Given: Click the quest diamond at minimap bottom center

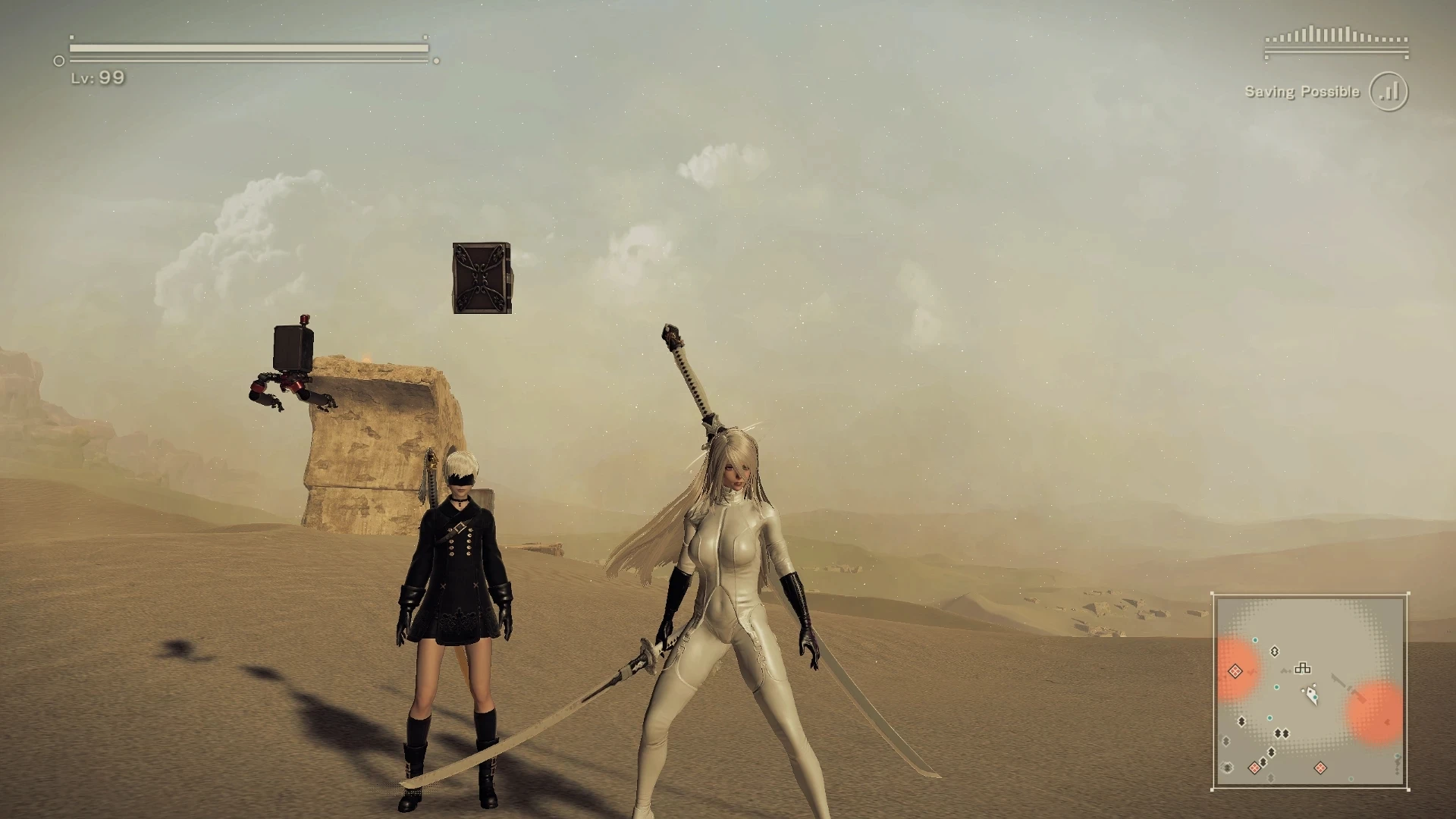Looking at the screenshot, I should [x=1320, y=767].
